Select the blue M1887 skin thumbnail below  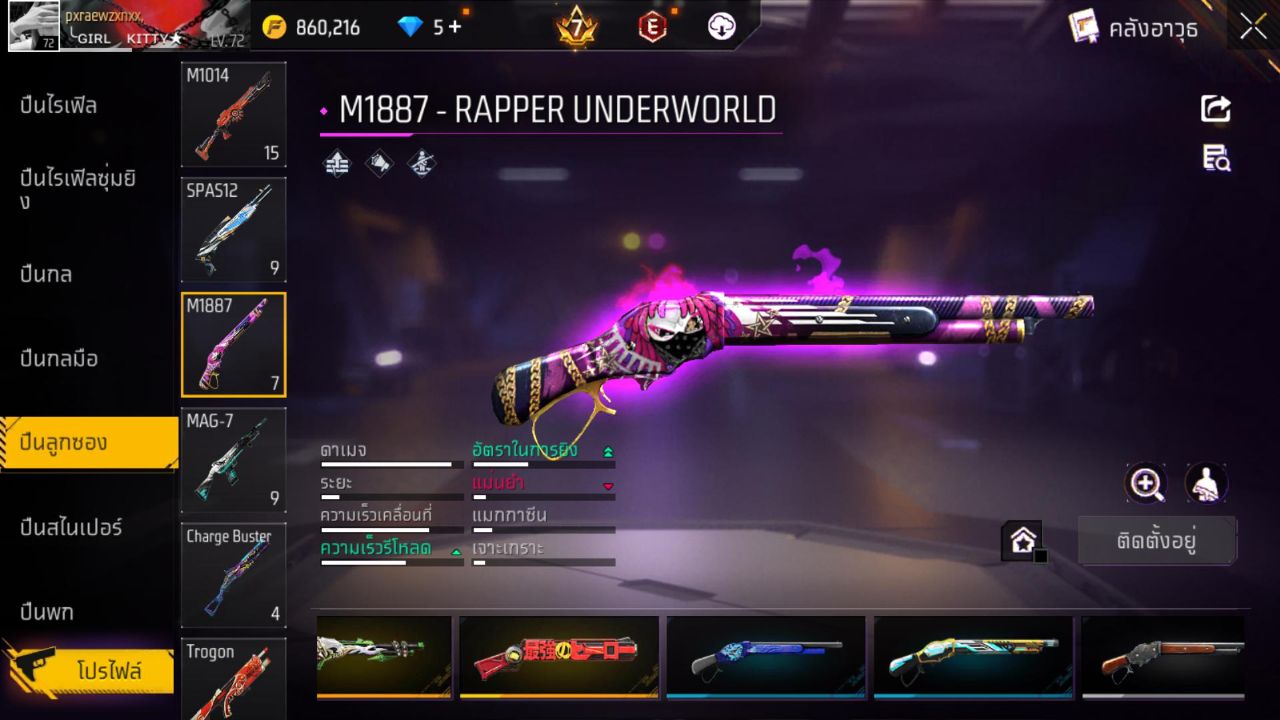pos(766,657)
